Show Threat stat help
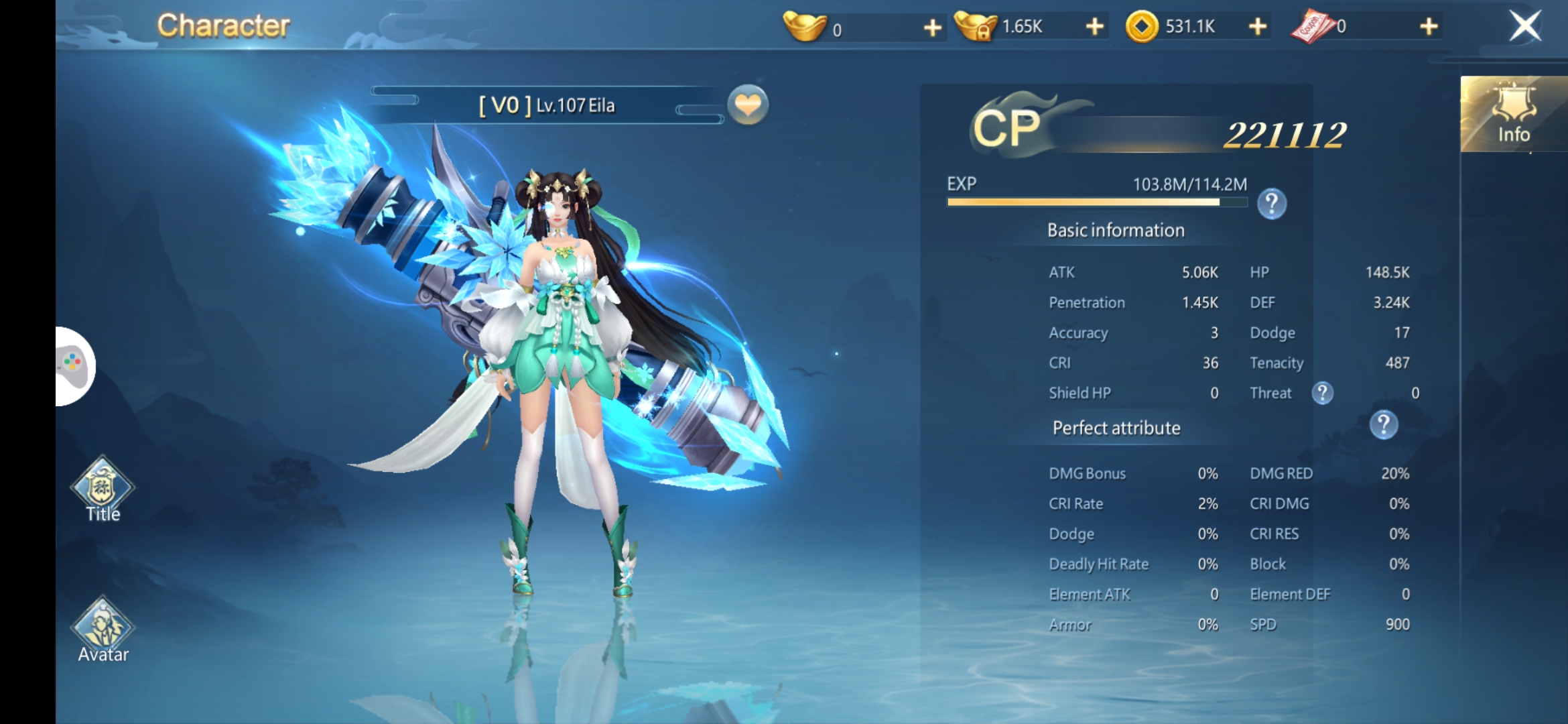Image resolution: width=1568 pixels, height=724 pixels. pos(1322,393)
